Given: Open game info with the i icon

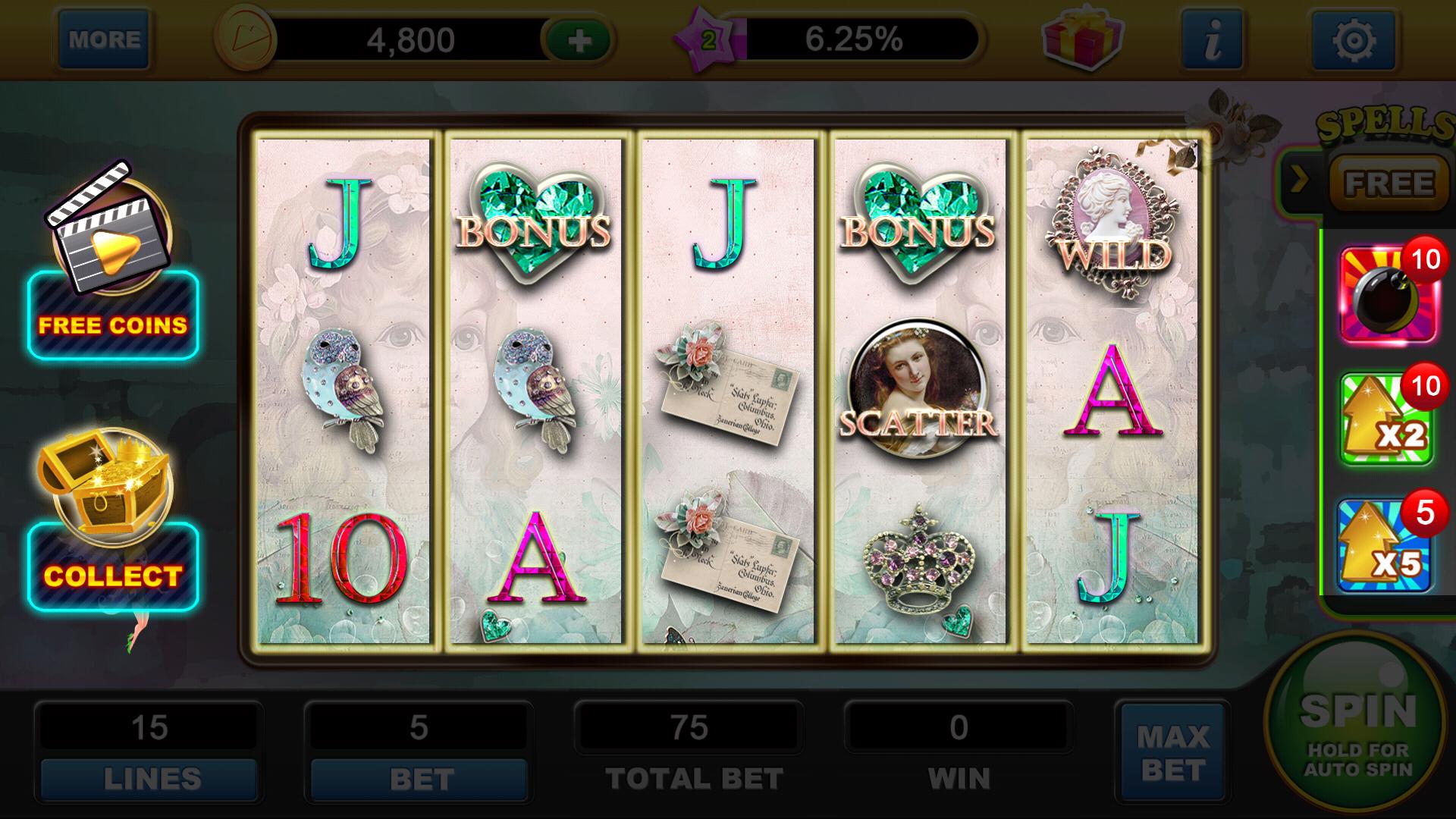Looking at the screenshot, I should [1210, 39].
